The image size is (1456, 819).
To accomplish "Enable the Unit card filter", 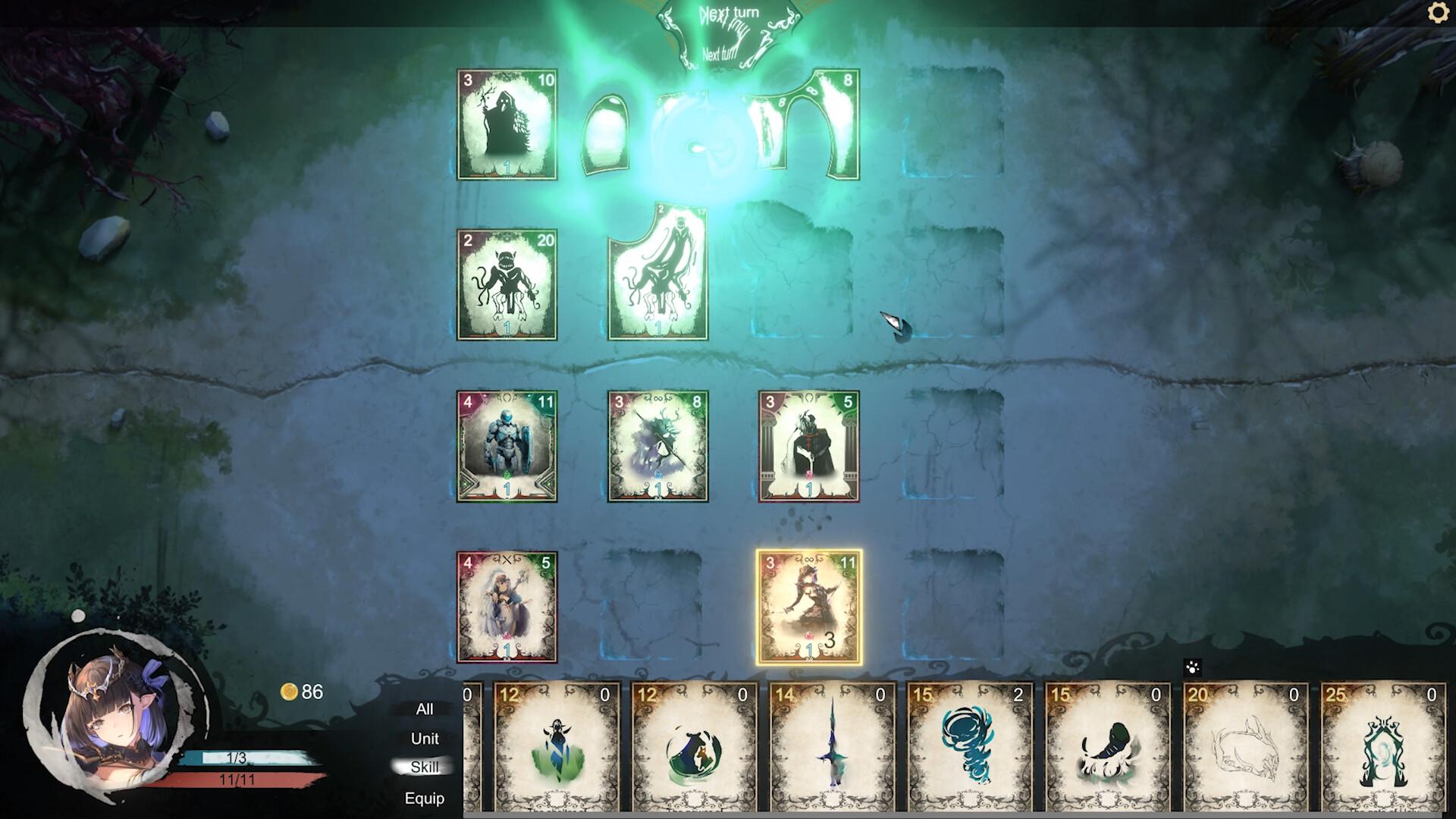I will [x=425, y=738].
